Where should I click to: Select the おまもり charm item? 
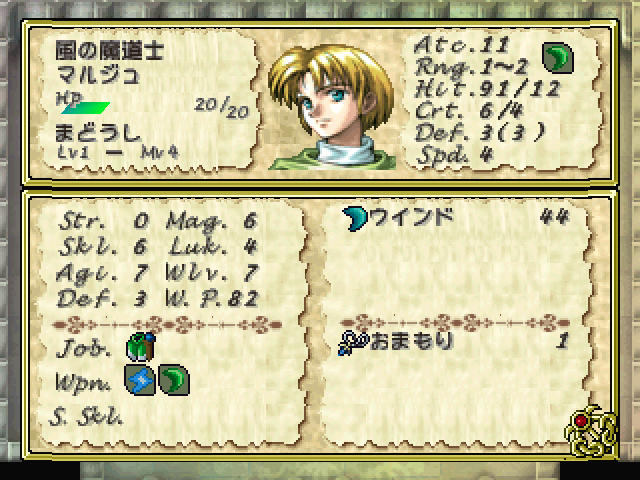[x=398, y=341]
